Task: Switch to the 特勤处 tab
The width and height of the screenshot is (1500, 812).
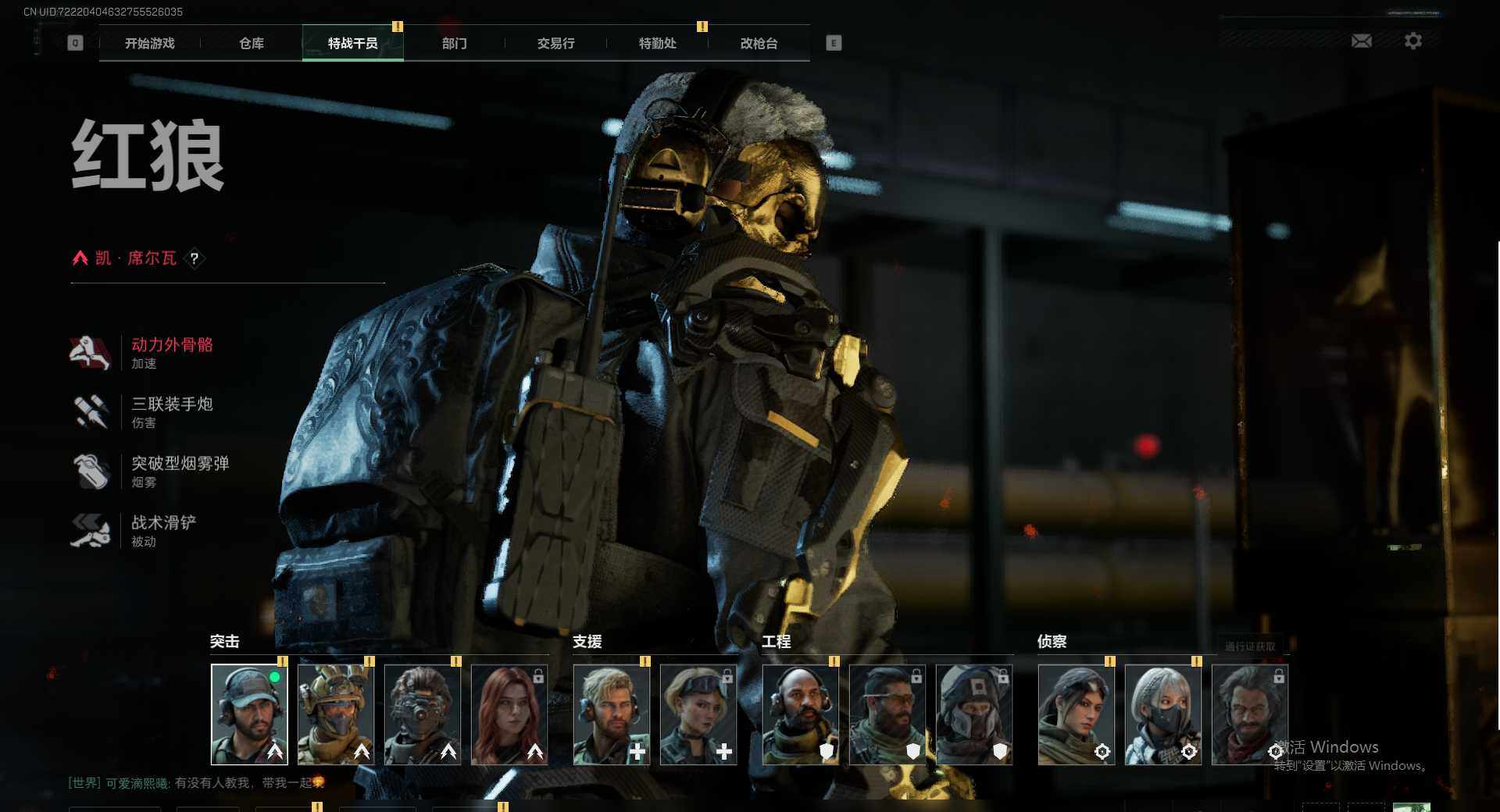Action: pos(657,44)
